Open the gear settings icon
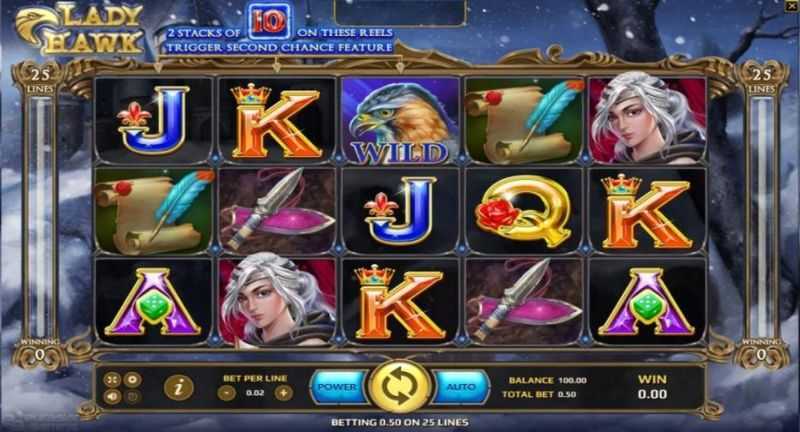This screenshot has height=432, width=800. (130, 378)
